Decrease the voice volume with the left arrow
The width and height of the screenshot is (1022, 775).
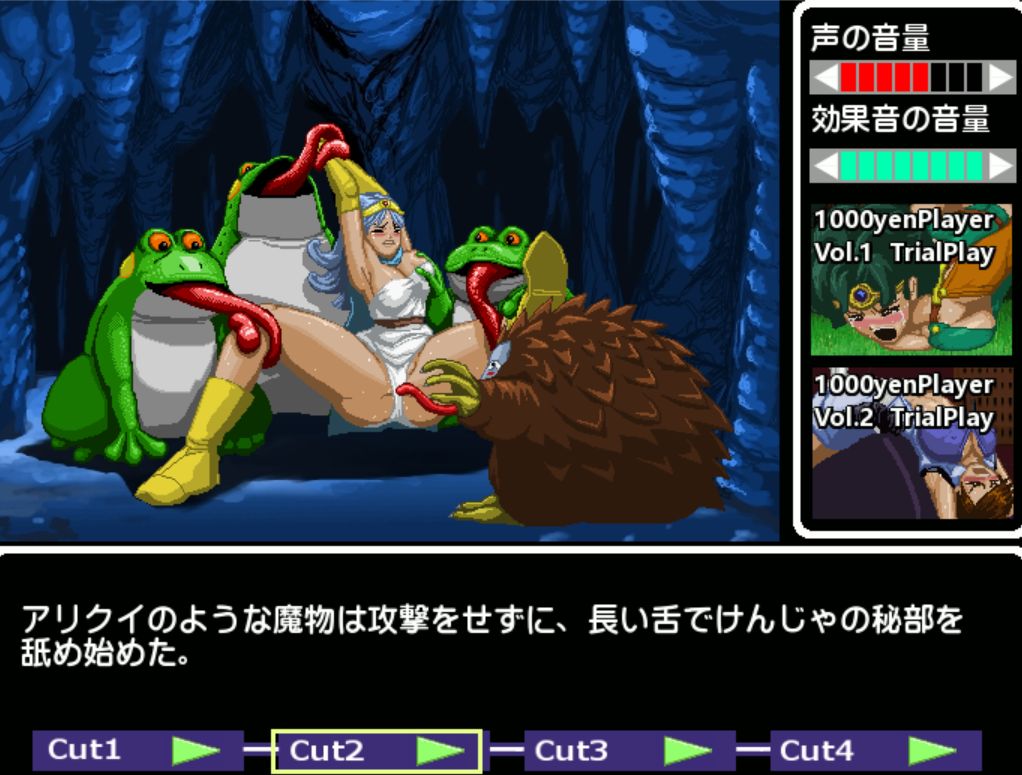(x=825, y=77)
